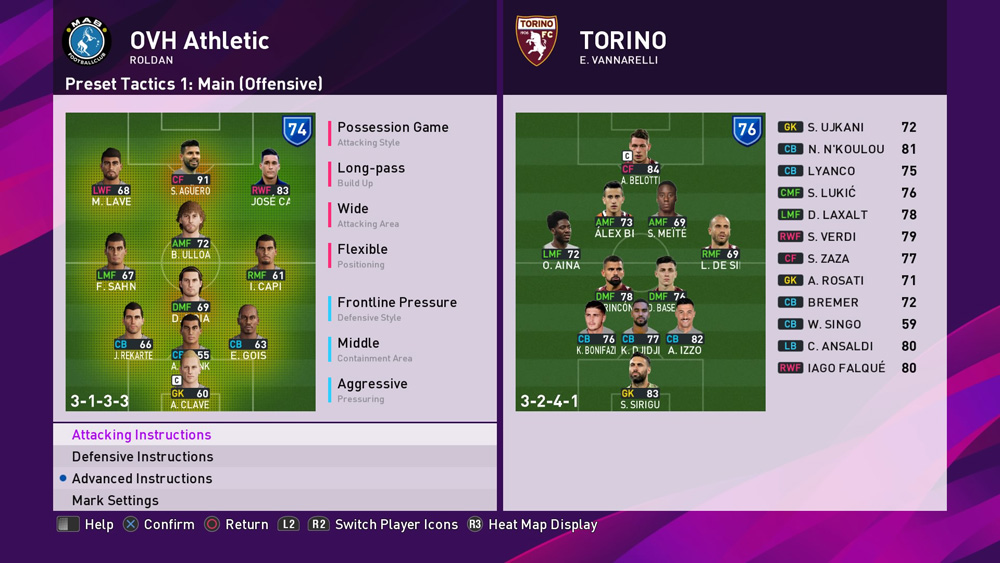This screenshot has height=563, width=1000.
Task: Select Frontline Pressure defensive style
Action: (396, 303)
